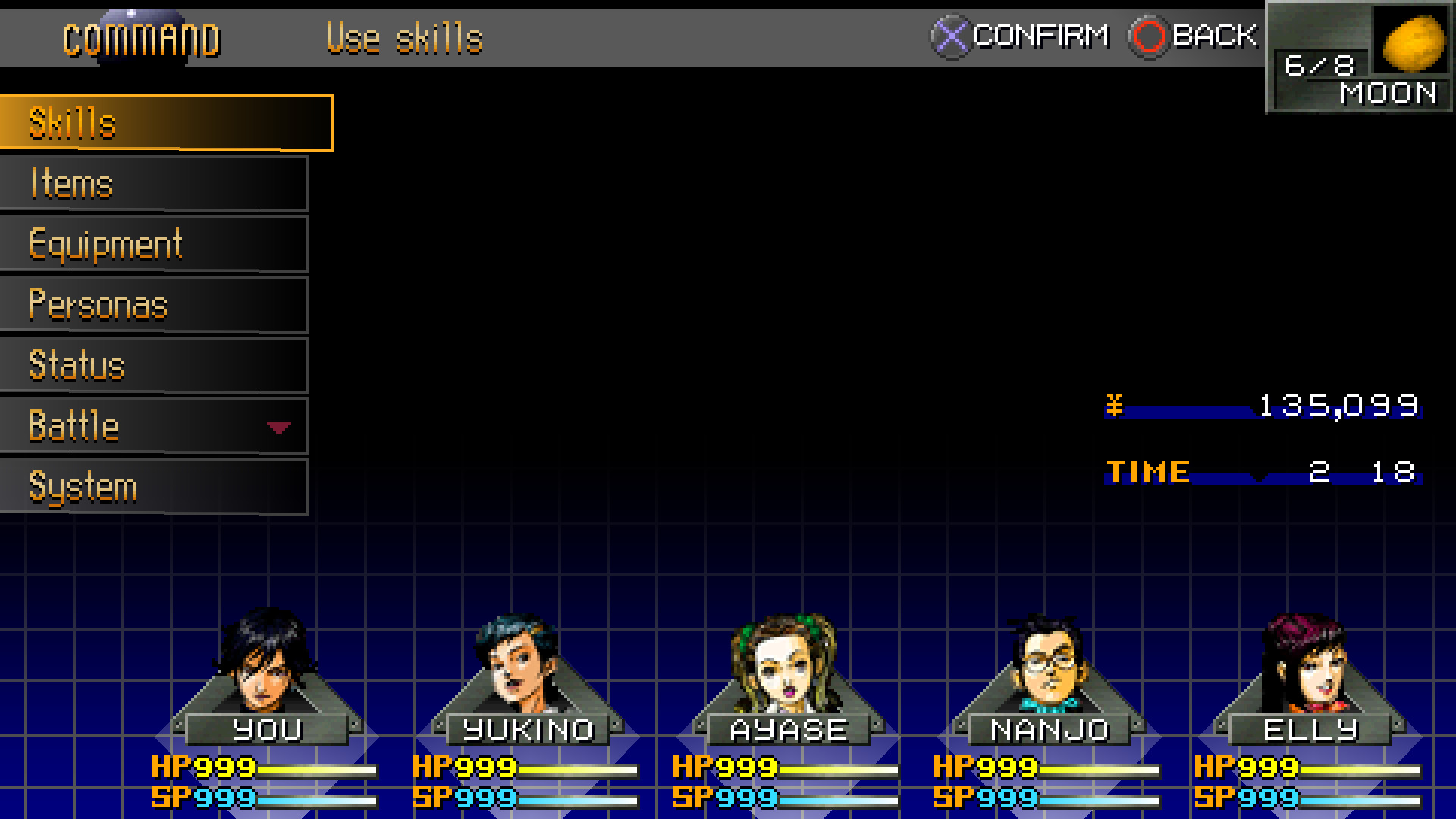Click the yen currency symbol

pos(1114,406)
